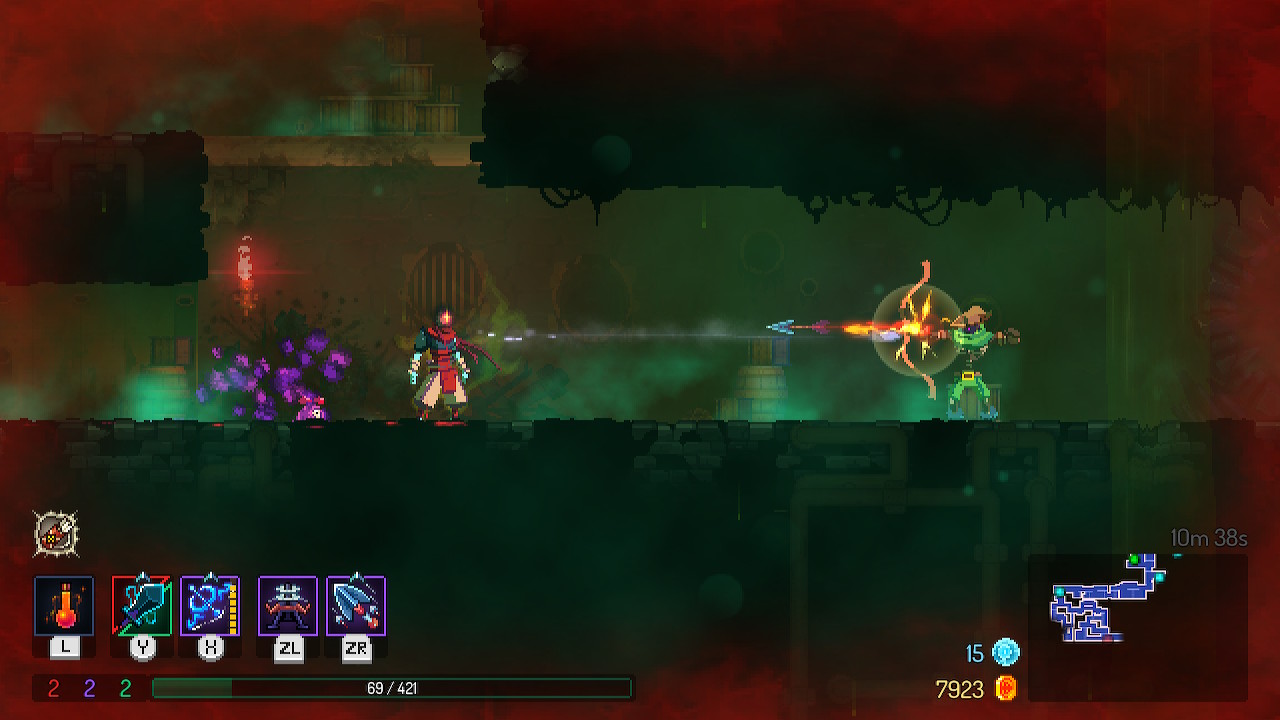Viewport: 1280px width, 720px height.
Task: Activate the turret skill slot
Action: 288,605
